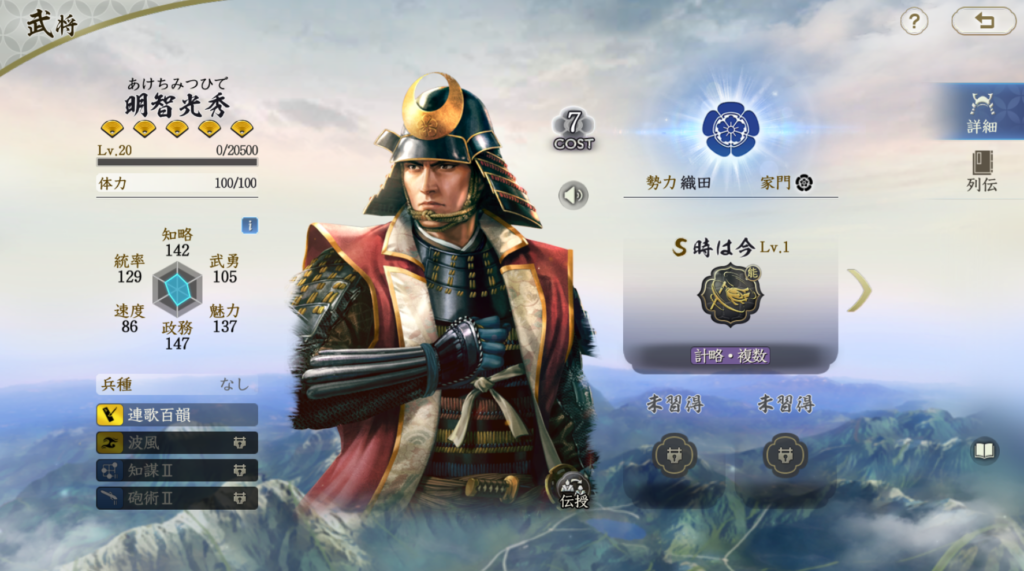Open the help question mark button

[x=914, y=21]
